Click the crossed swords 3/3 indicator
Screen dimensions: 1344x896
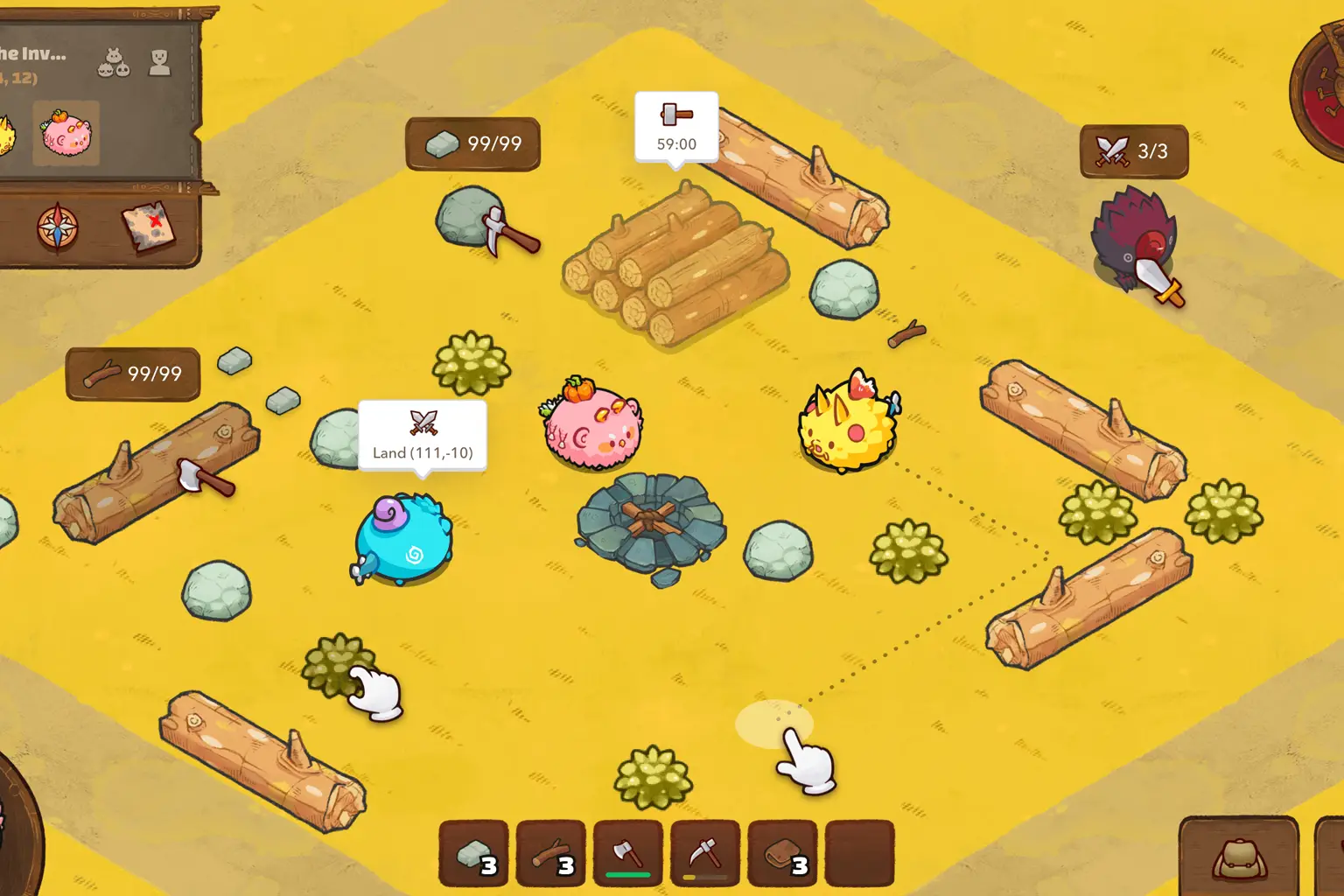pyautogui.click(x=1134, y=150)
